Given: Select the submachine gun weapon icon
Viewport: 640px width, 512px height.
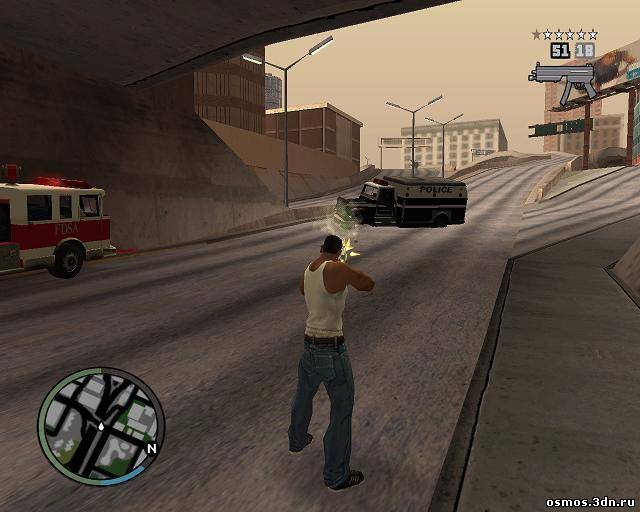Looking at the screenshot, I should coord(562,82).
